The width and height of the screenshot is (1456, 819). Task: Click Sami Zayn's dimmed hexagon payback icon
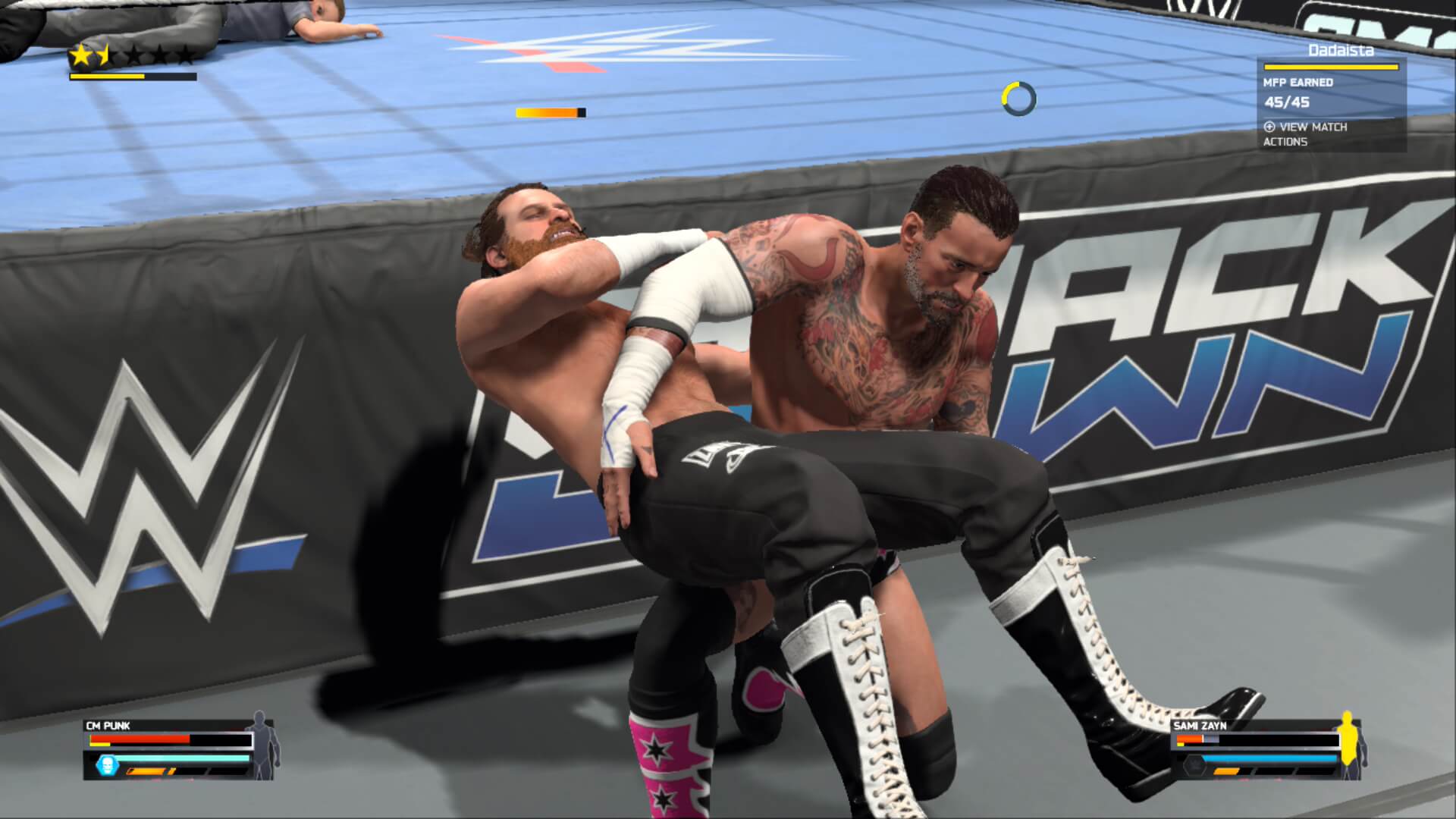(x=1194, y=766)
